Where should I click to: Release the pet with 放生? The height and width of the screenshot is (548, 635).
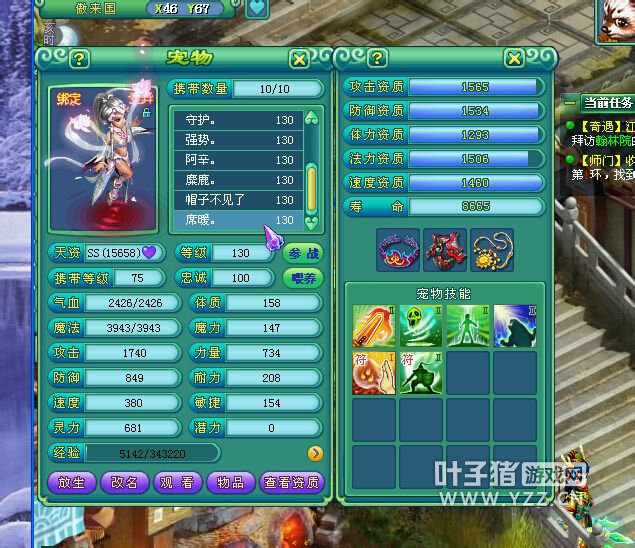(72, 482)
